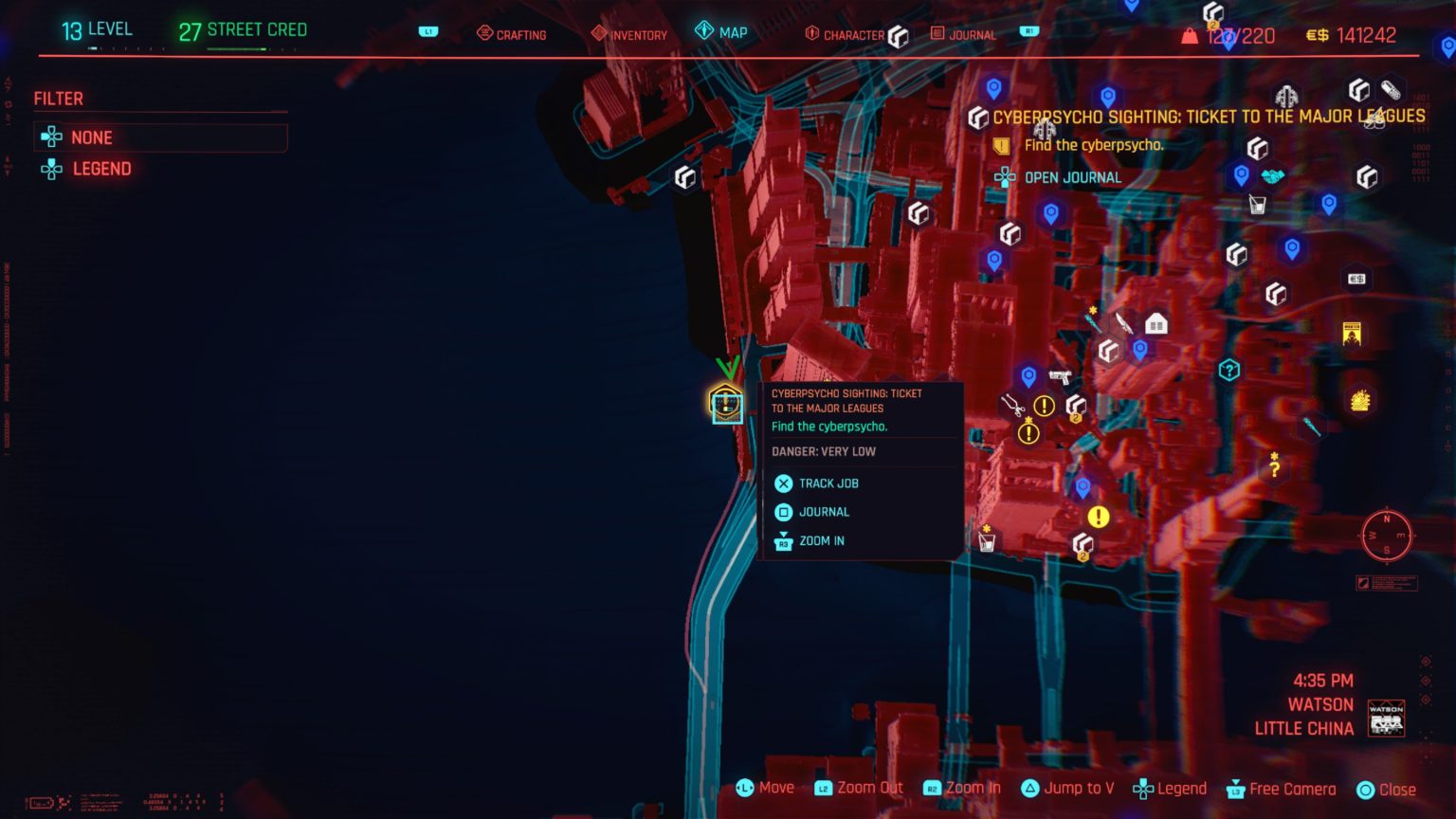The width and height of the screenshot is (1456, 819).
Task: Click the fast travel dataterm icon near the quest marker
Action: [x=1029, y=373]
